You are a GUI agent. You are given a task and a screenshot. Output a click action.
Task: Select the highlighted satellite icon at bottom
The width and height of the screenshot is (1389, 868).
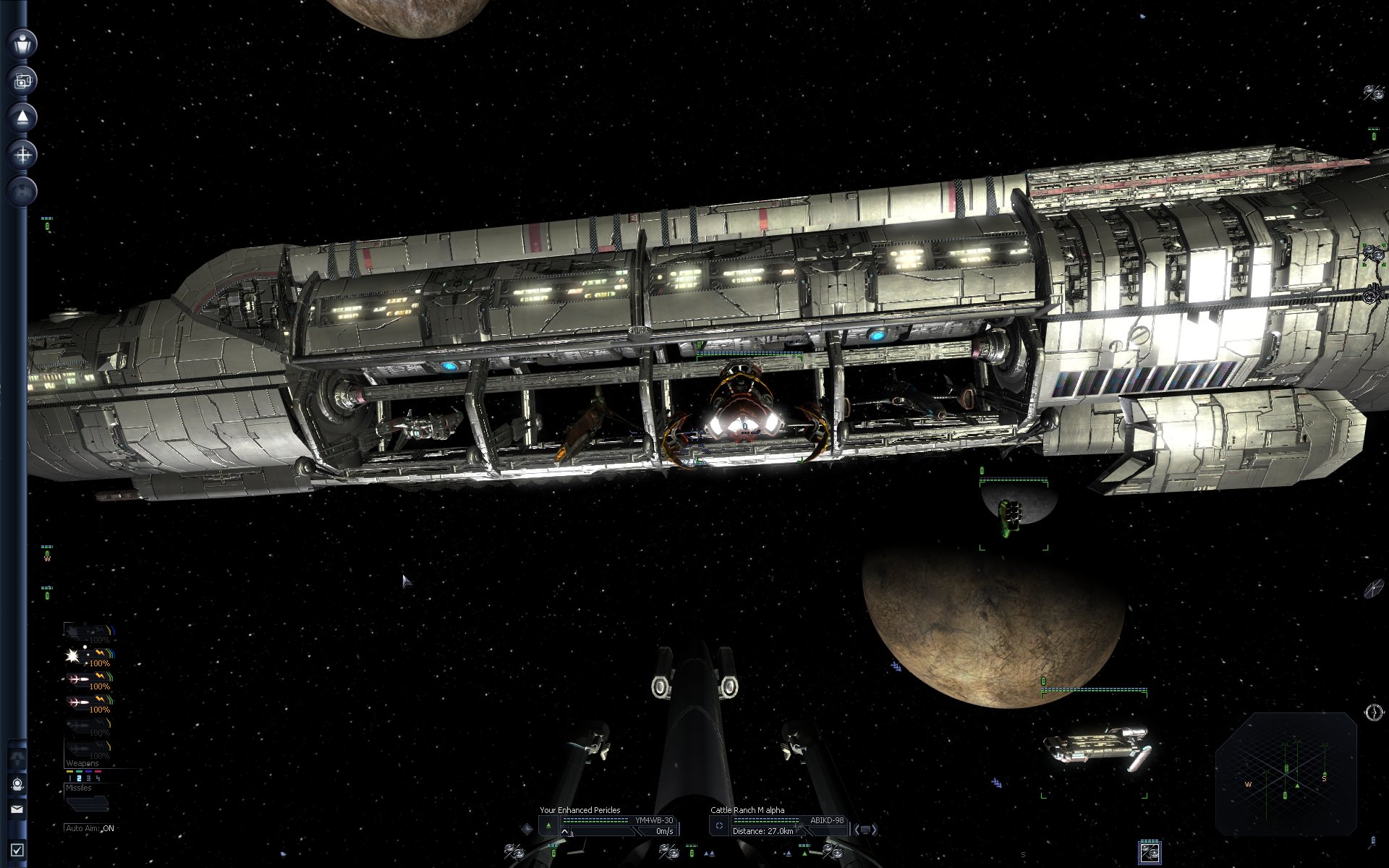point(1150,852)
